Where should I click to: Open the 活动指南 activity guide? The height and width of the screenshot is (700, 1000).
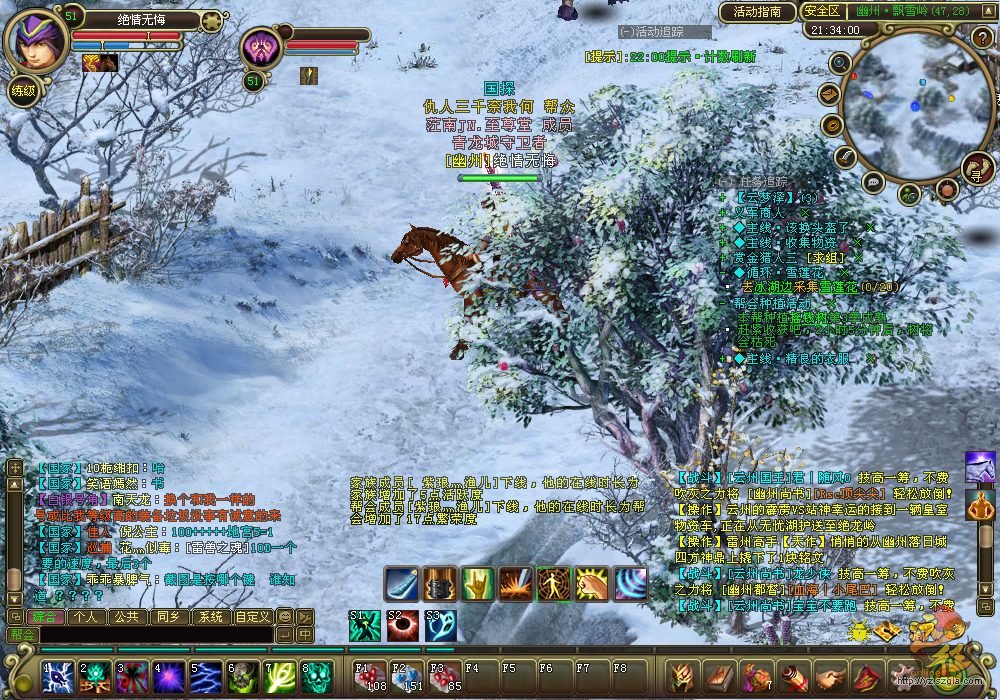757,12
